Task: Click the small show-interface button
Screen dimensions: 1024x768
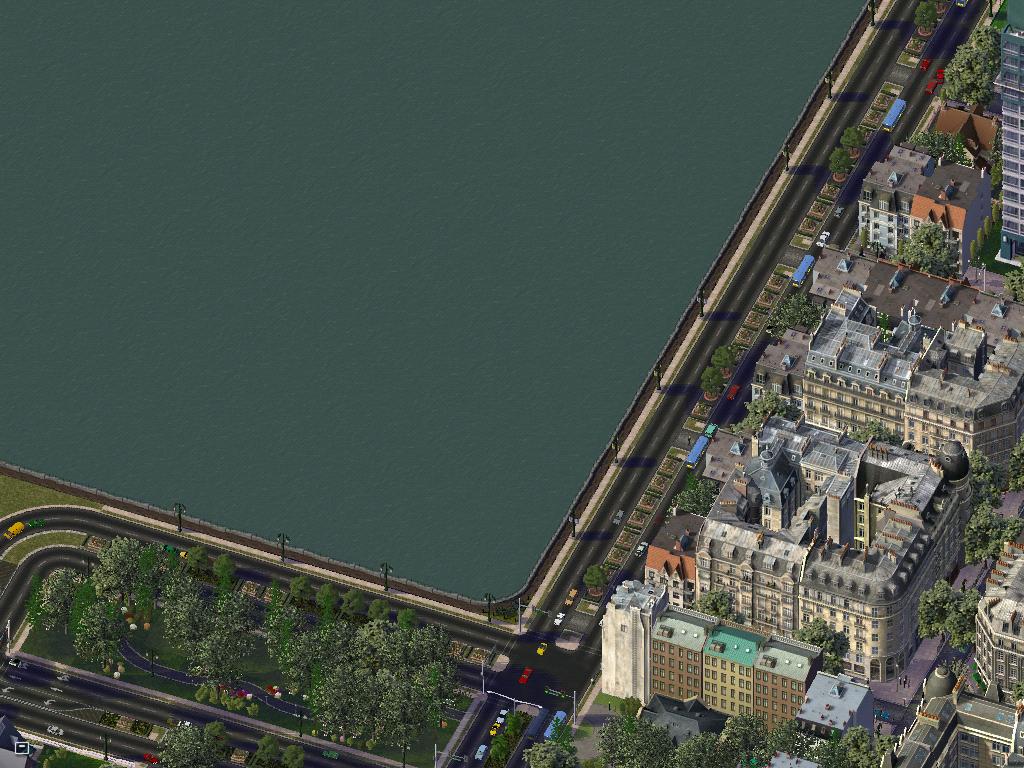Action: [x=21, y=747]
